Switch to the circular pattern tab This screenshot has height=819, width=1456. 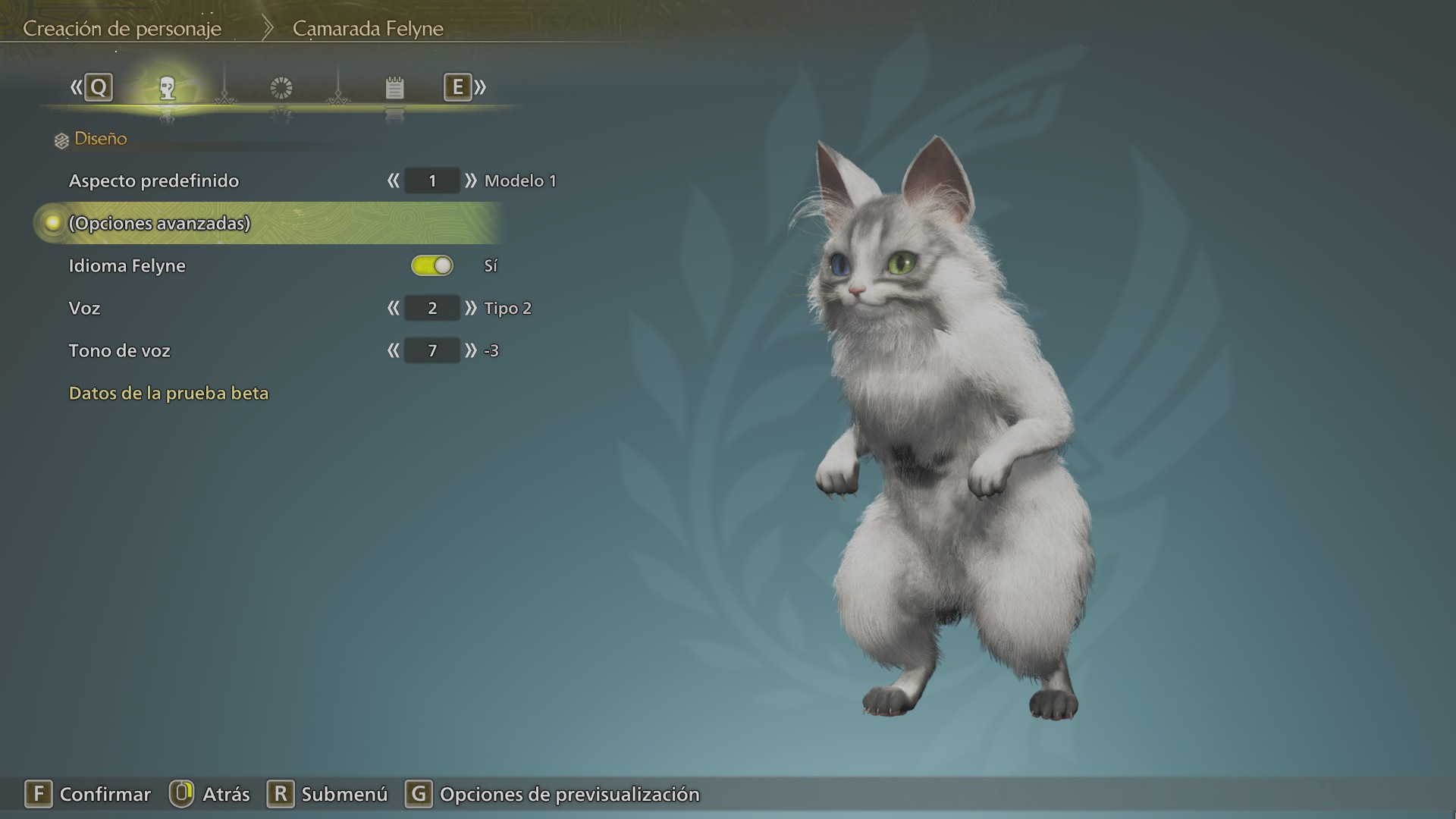click(281, 88)
